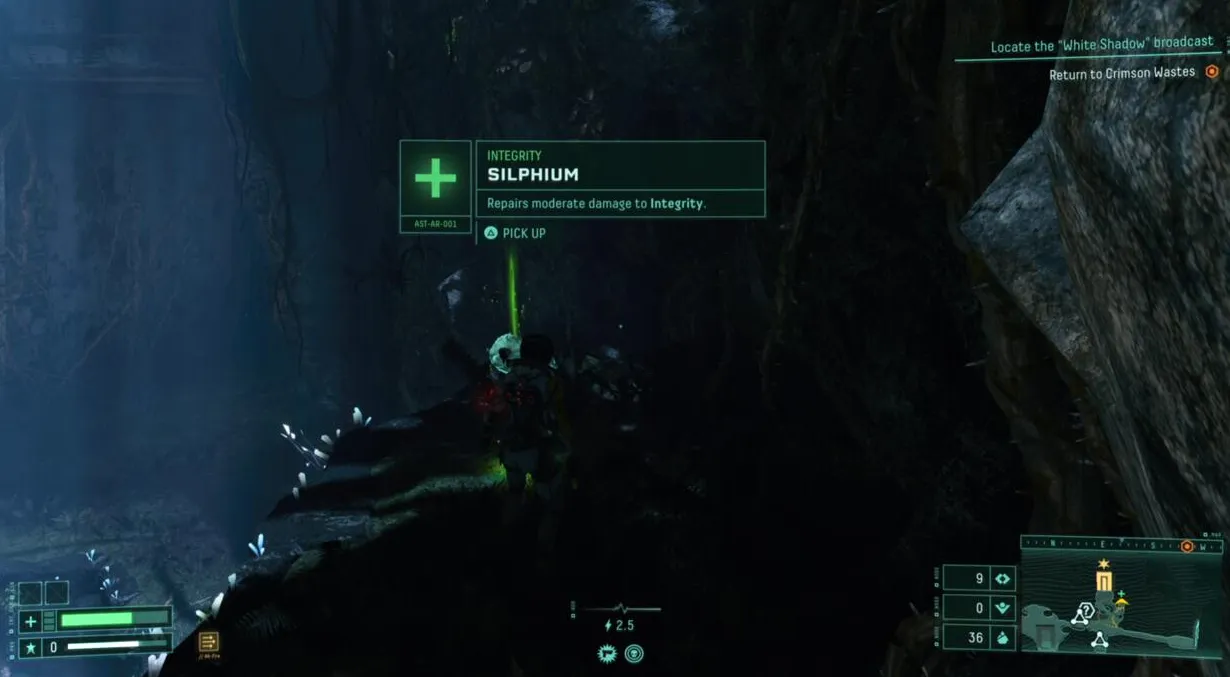Select the obolite resource icon beside 36
The height and width of the screenshot is (677, 1230).
(1004, 637)
